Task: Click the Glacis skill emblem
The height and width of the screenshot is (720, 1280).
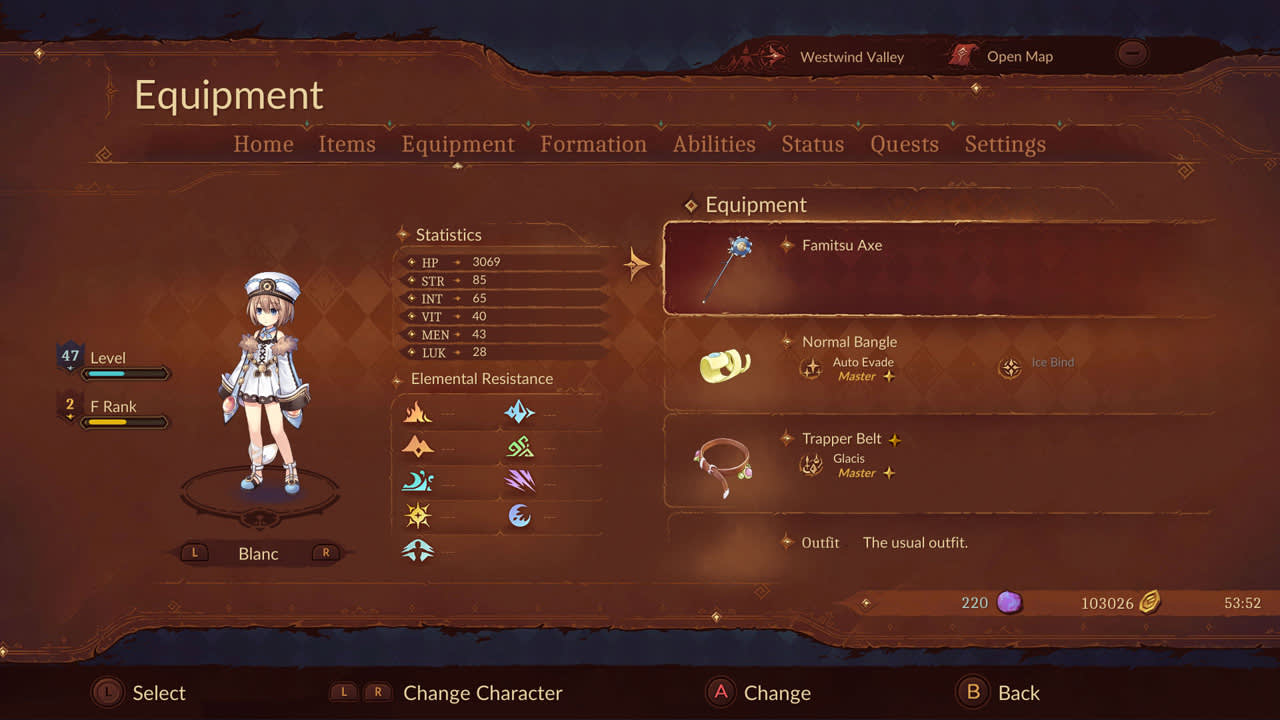Action: click(814, 466)
